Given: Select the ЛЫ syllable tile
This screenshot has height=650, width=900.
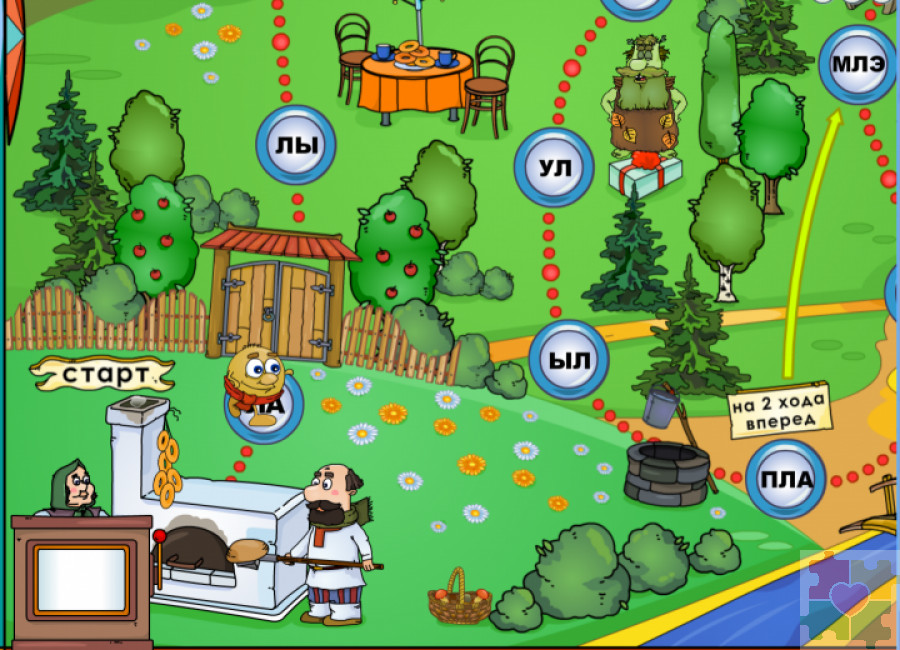Looking at the screenshot, I should coord(296,146).
